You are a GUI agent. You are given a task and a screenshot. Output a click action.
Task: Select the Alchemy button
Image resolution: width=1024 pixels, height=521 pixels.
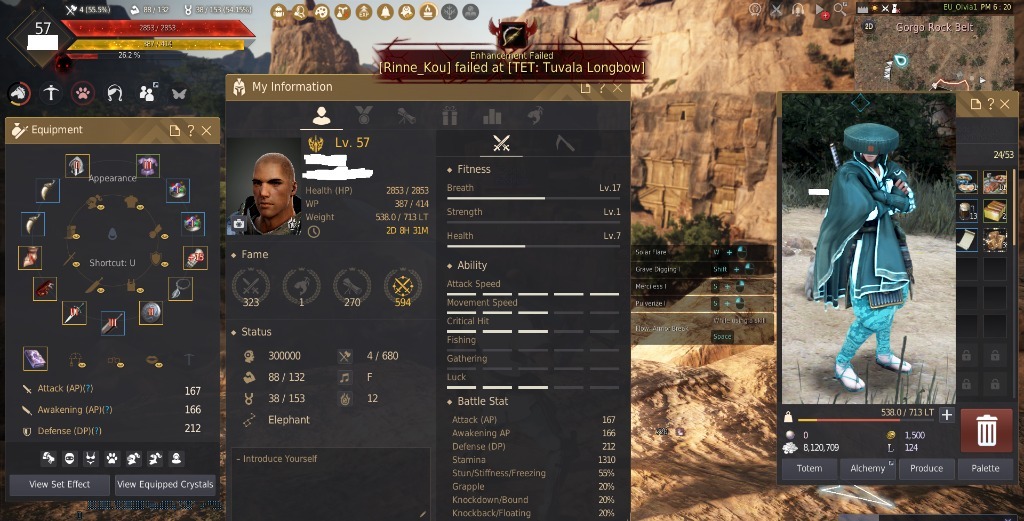coord(868,468)
